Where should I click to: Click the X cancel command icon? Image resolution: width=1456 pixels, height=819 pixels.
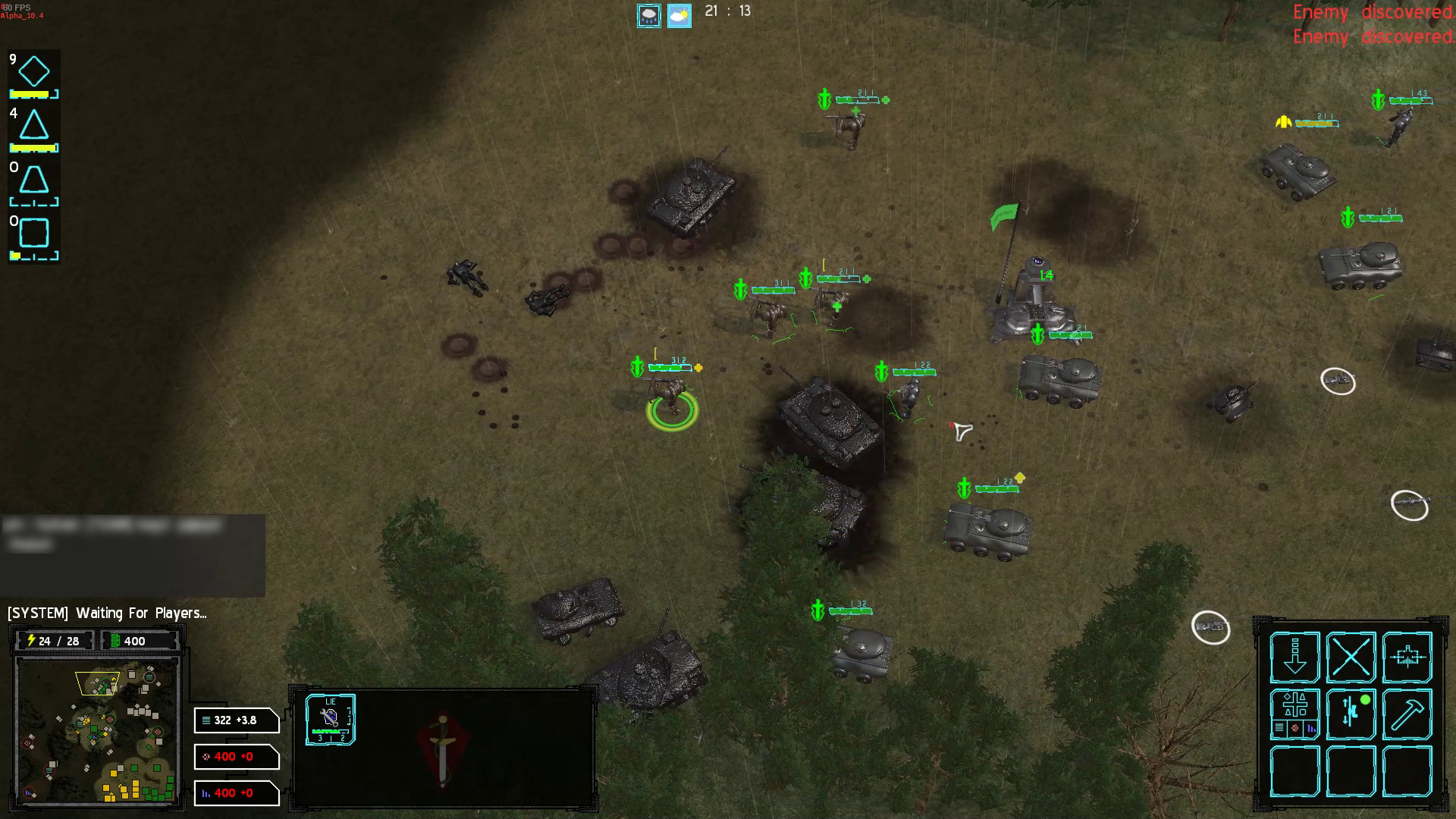pyautogui.click(x=1351, y=657)
